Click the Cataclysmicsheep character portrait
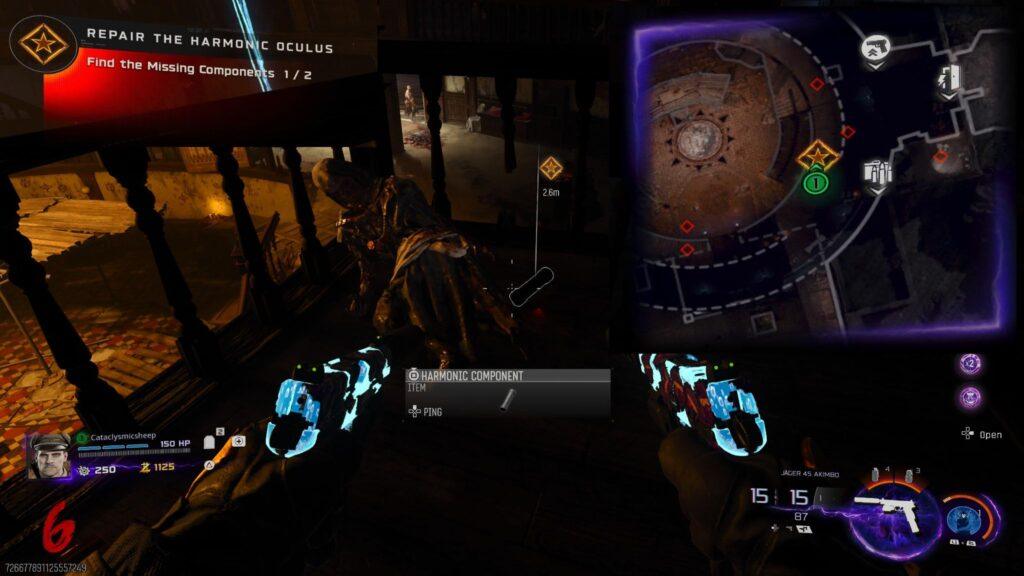 point(49,457)
